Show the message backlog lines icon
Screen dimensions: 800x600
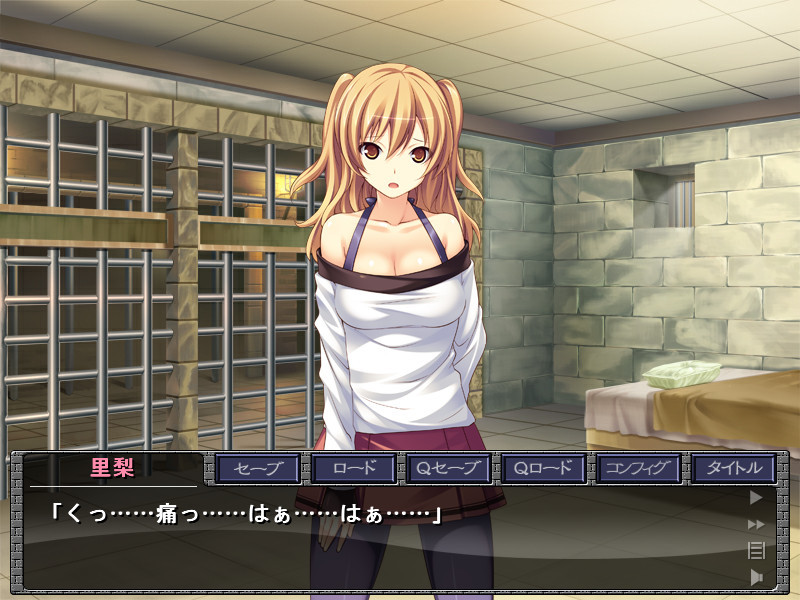757,549
